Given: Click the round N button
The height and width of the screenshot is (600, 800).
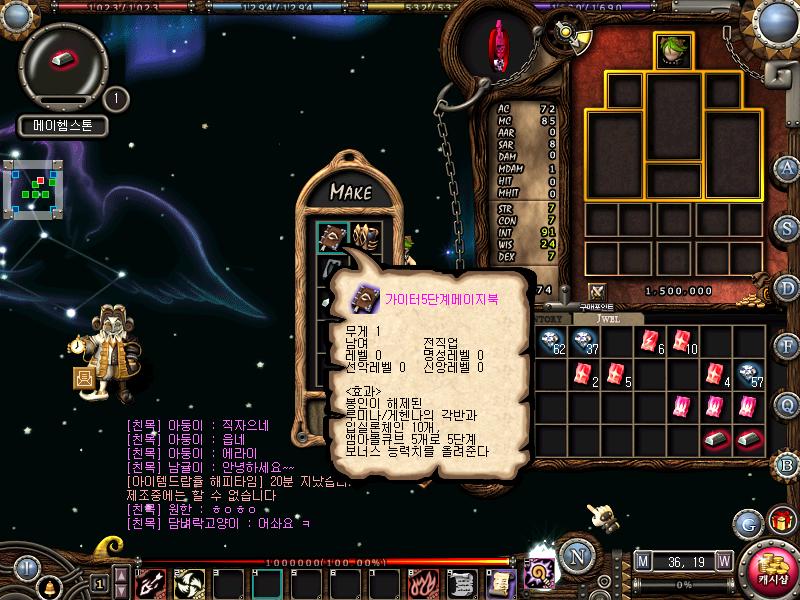Looking at the screenshot, I should coord(574,555).
